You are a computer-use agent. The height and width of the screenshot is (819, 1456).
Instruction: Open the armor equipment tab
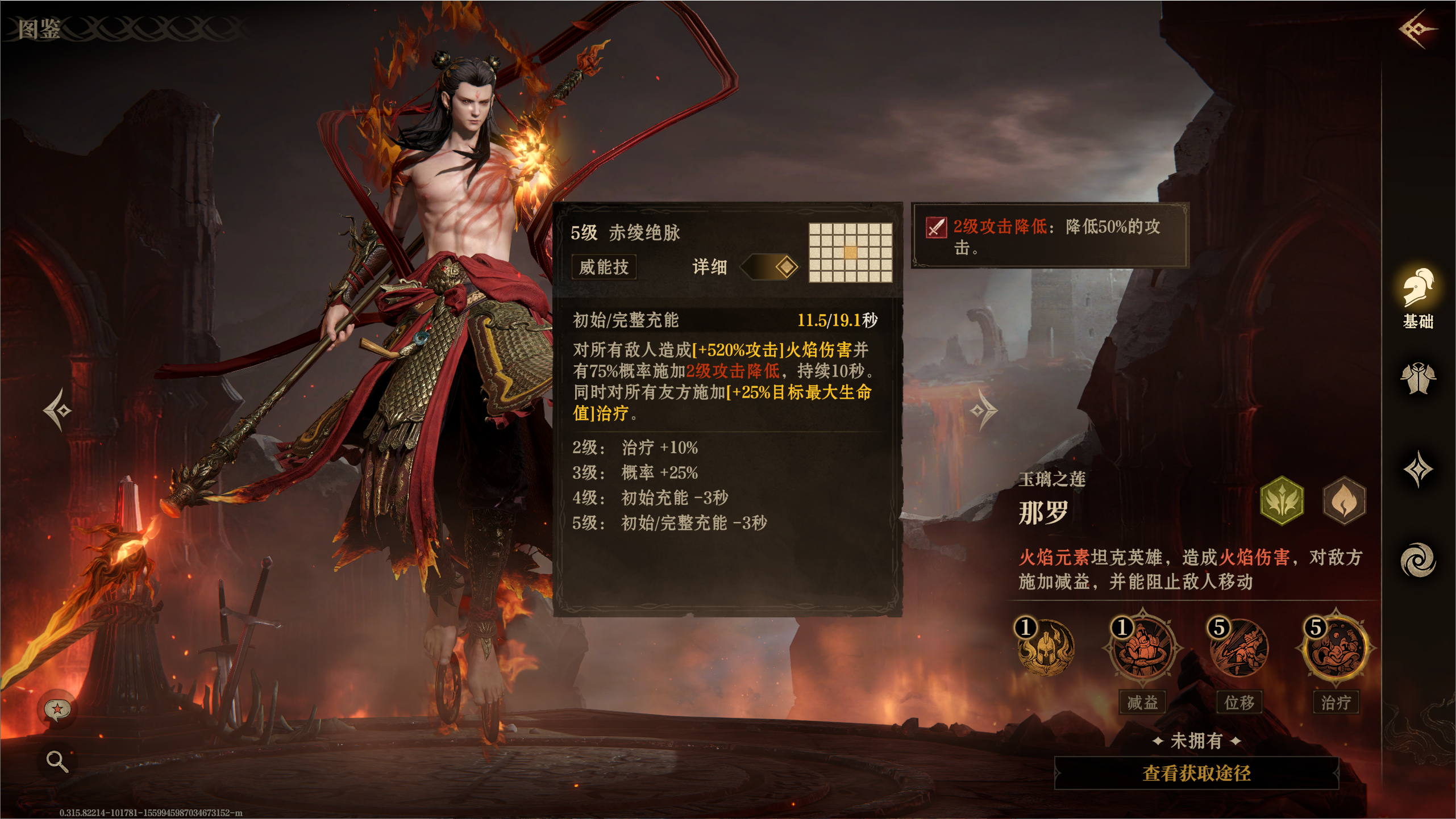1418,378
